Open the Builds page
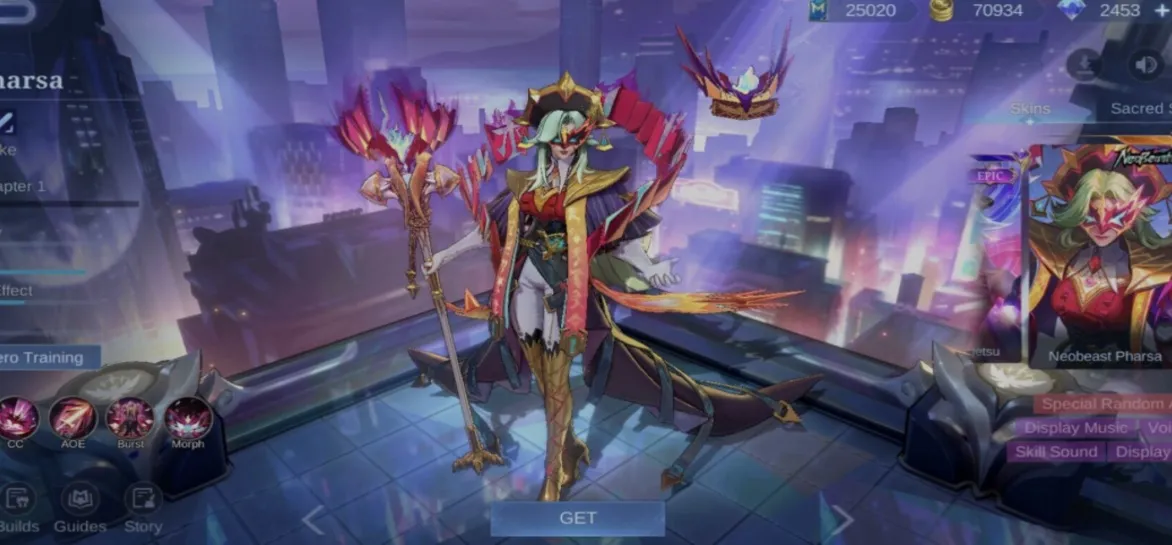Image resolution: width=1172 pixels, height=545 pixels. click(17, 506)
